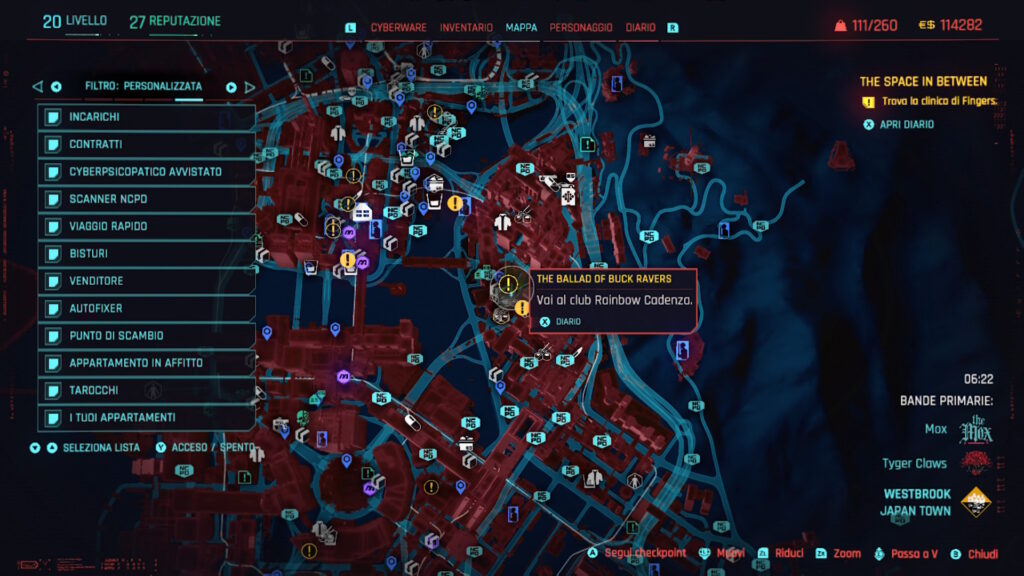This screenshot has width=1024, height=576.
Task: Open the Personaggio tab
Action: 581,28
